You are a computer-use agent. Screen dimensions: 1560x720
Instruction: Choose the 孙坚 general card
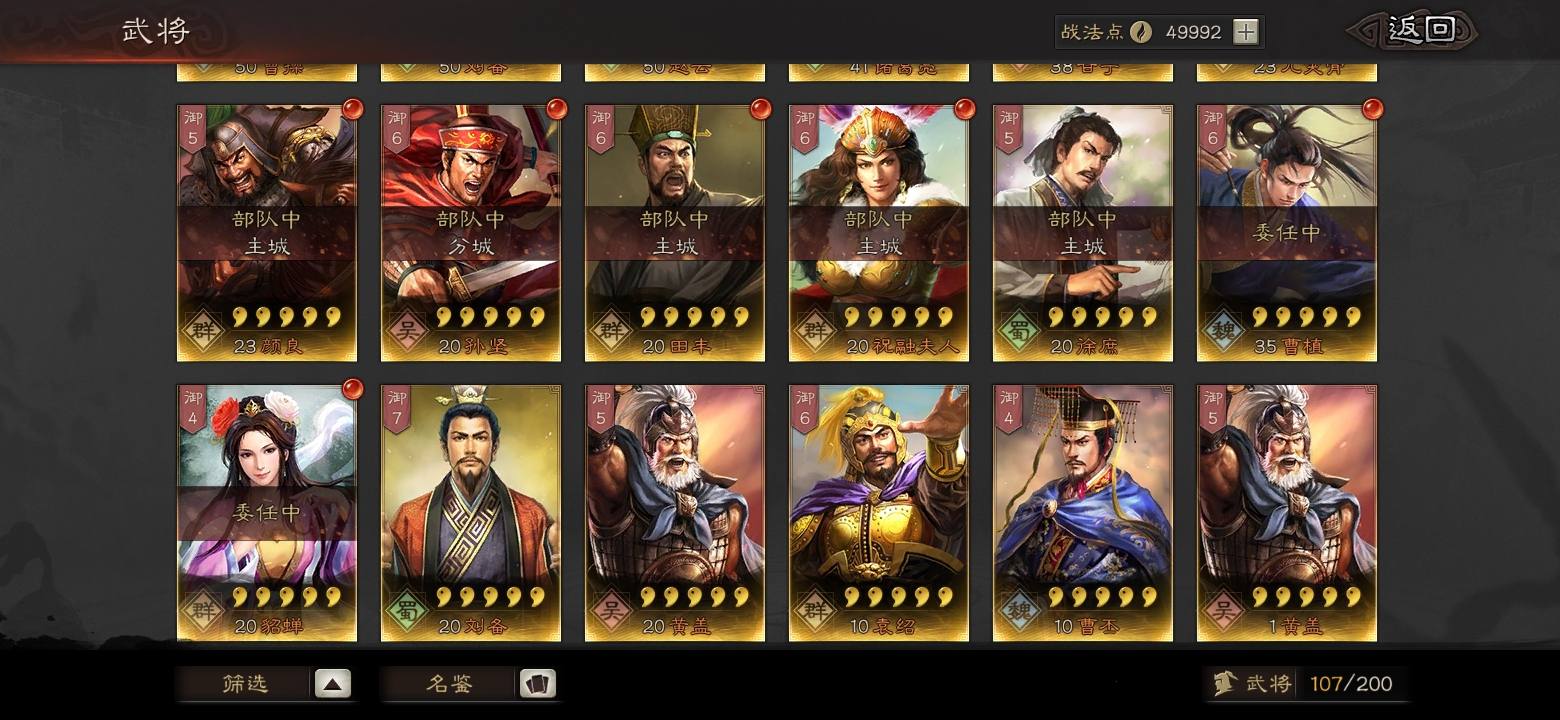pos(471,233)
